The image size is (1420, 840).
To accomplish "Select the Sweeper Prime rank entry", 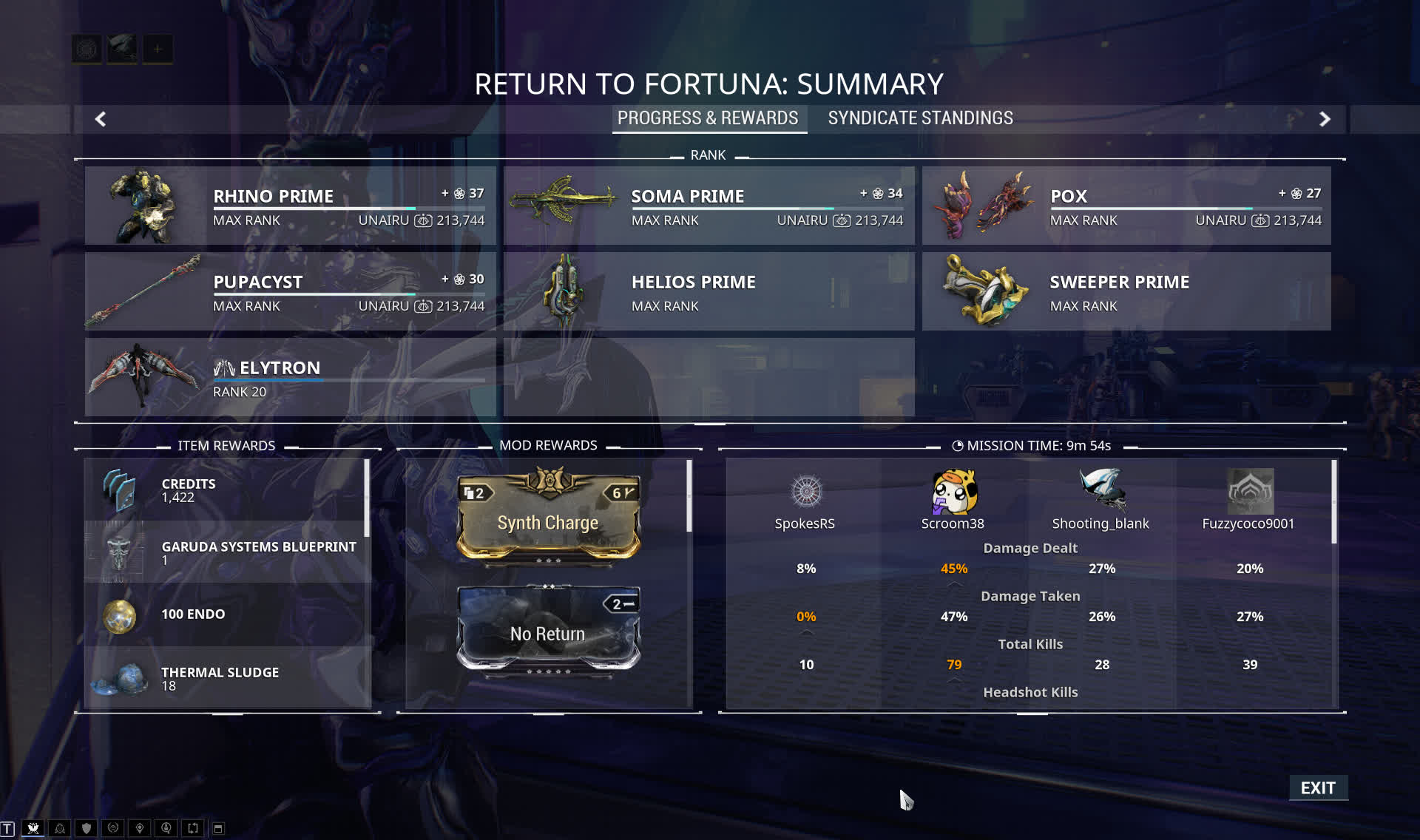I will [1126, 291].
